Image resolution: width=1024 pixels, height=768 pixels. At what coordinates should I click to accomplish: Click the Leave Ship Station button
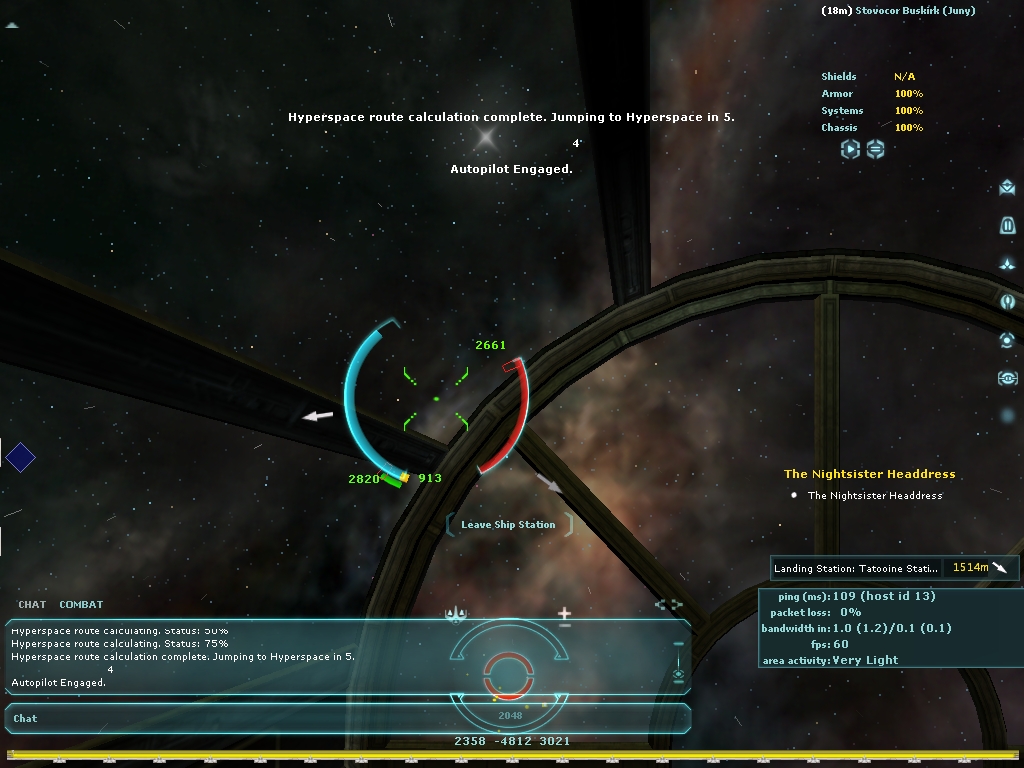(x=508, y=524)
